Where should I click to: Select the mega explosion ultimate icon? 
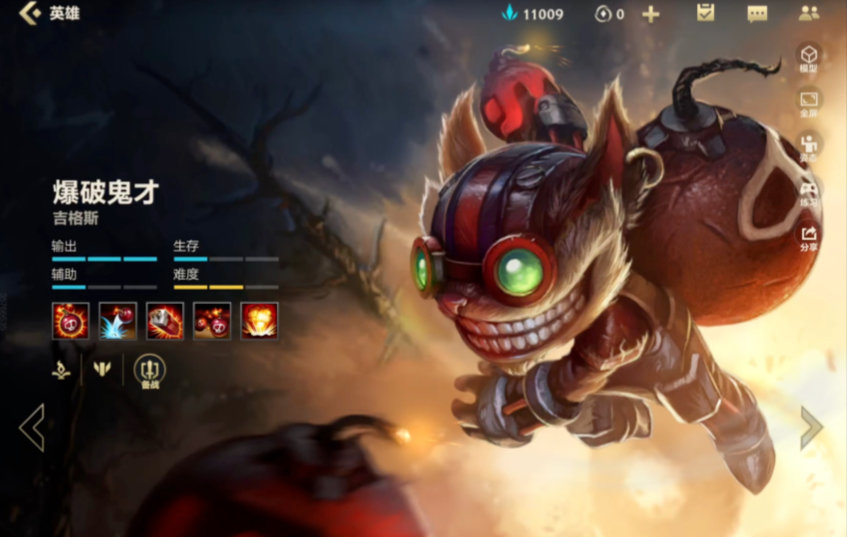[259, 320]
